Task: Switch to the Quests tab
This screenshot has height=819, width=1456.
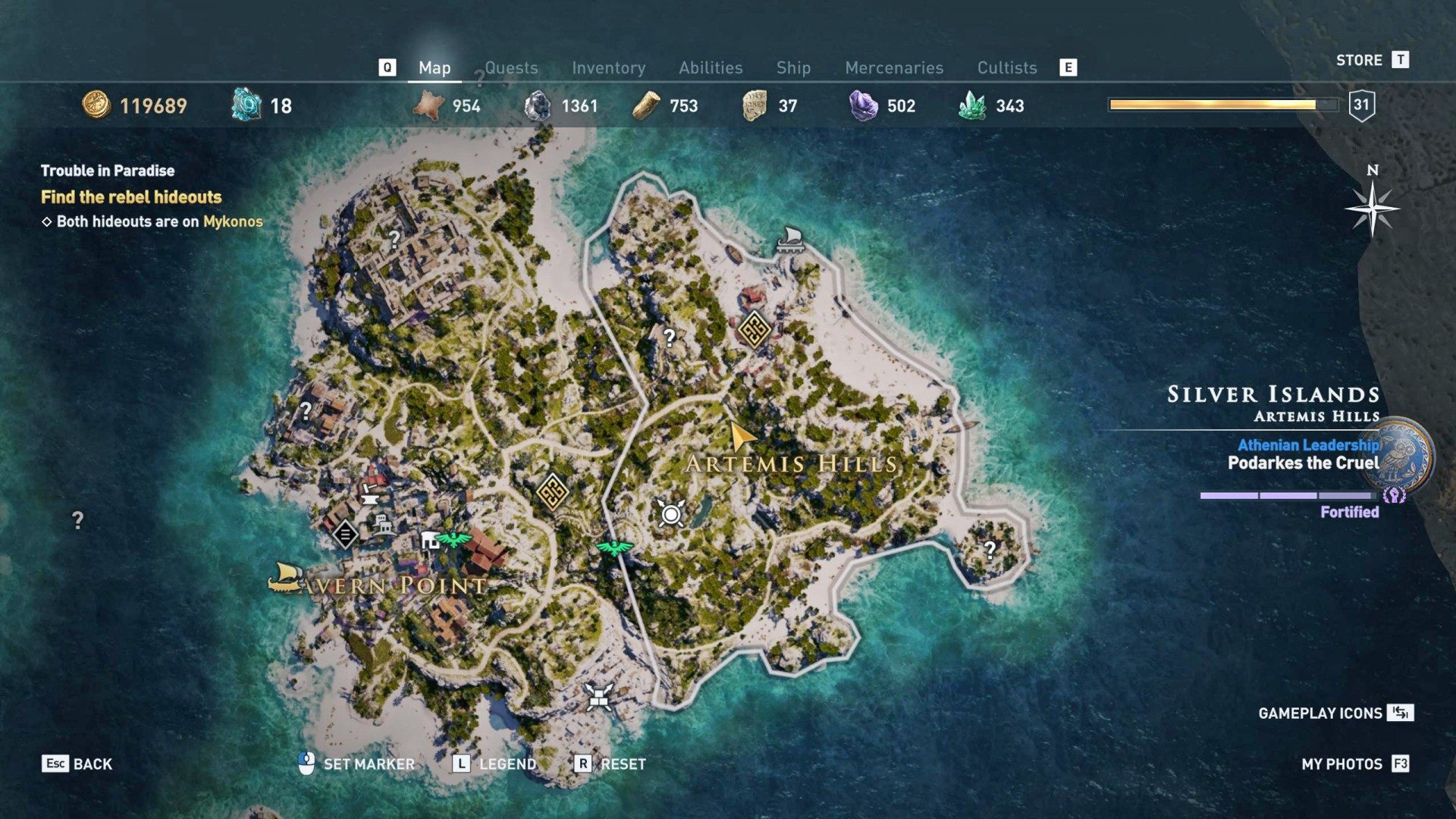Action: 511,68
